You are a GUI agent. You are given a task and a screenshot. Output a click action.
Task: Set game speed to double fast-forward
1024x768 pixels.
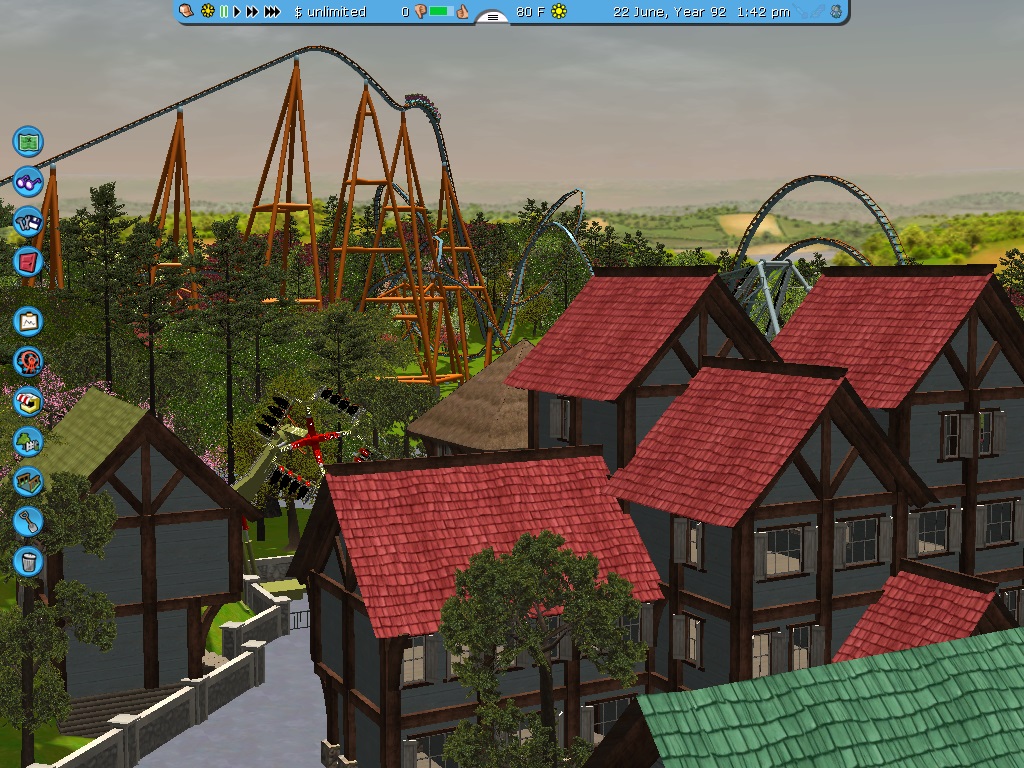(253, 12)
